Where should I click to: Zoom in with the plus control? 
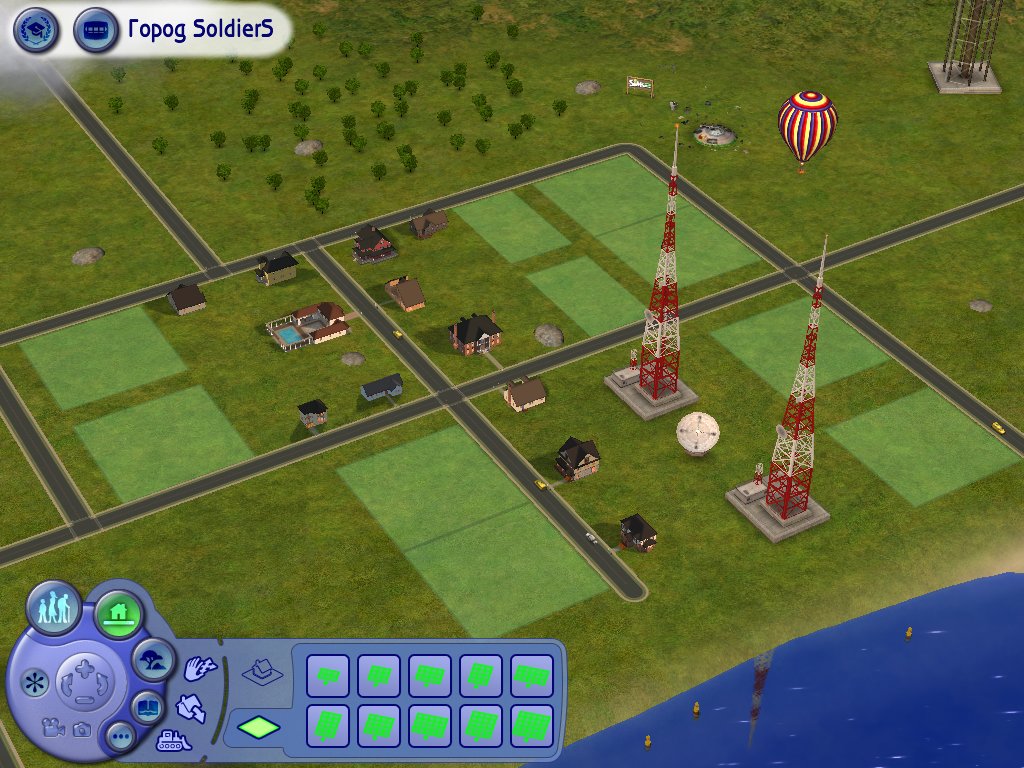point(84,667)
